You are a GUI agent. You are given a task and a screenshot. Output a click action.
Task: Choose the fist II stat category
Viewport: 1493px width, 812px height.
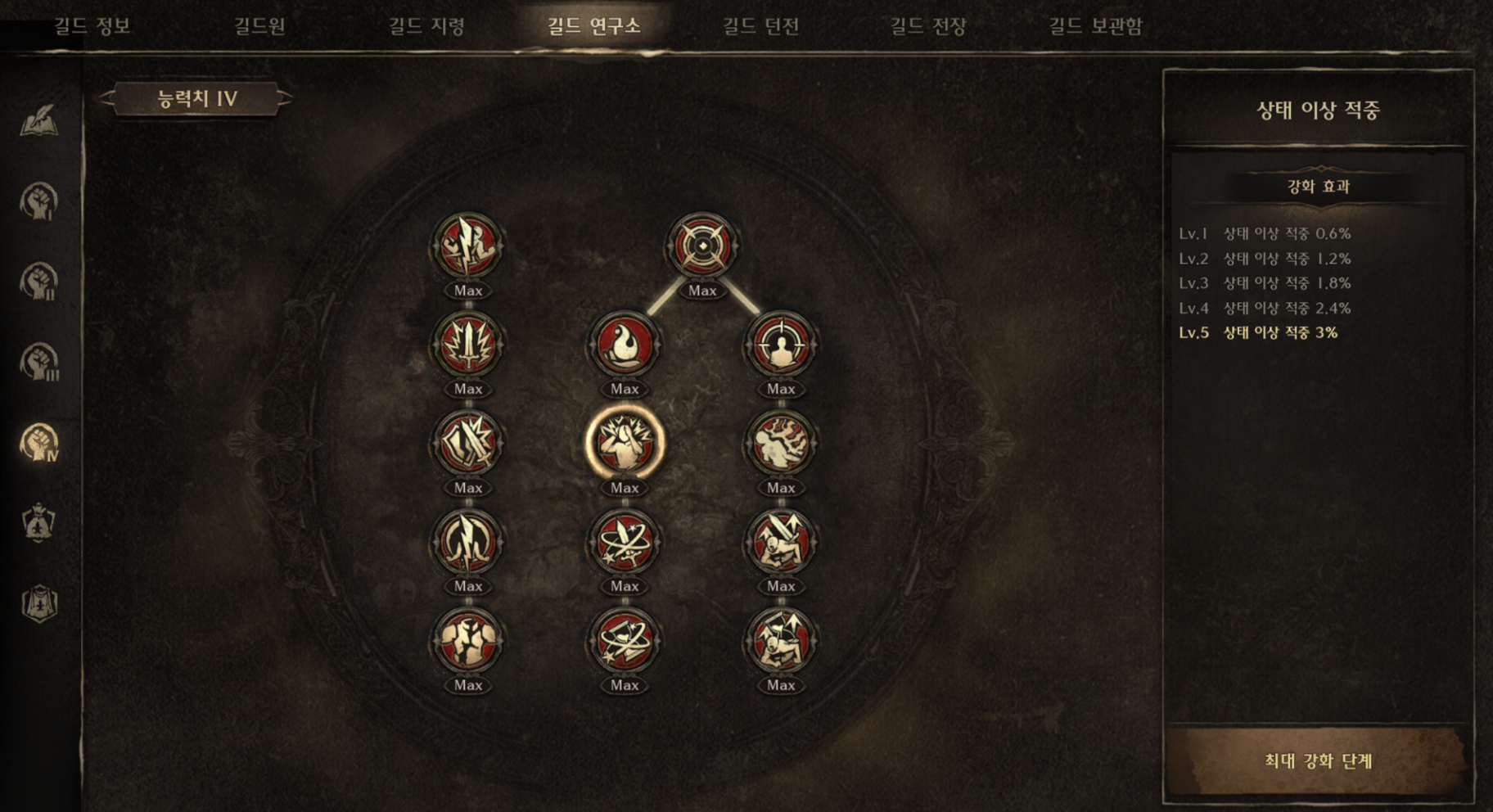(x=38, y=282)
